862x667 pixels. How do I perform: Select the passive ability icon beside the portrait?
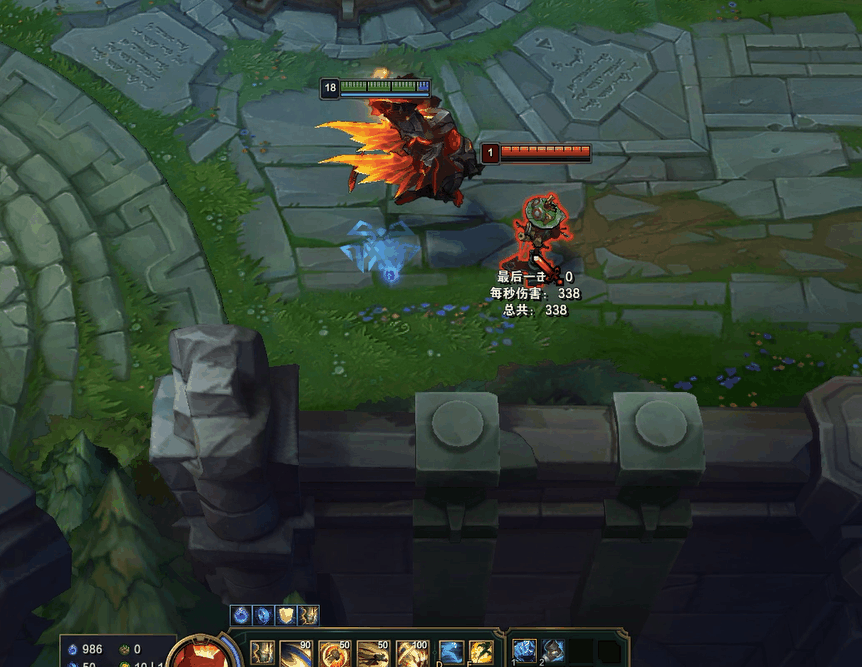[261, 653]
